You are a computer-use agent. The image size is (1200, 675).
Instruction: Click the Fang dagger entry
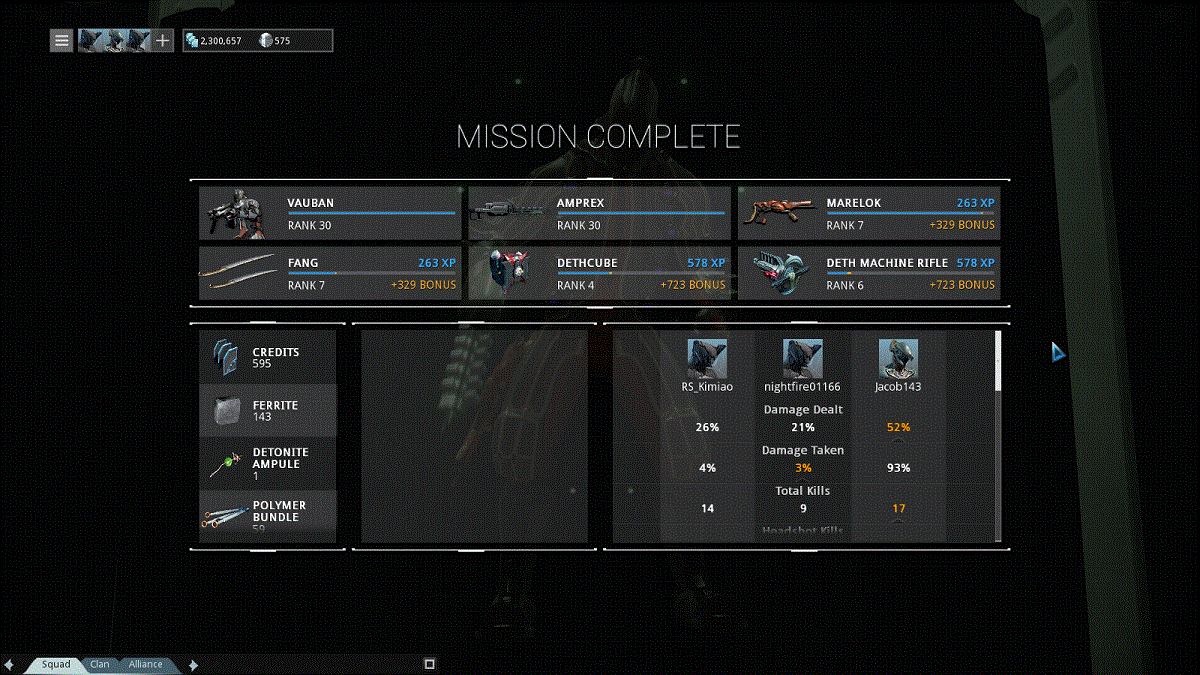coord(329,273)
